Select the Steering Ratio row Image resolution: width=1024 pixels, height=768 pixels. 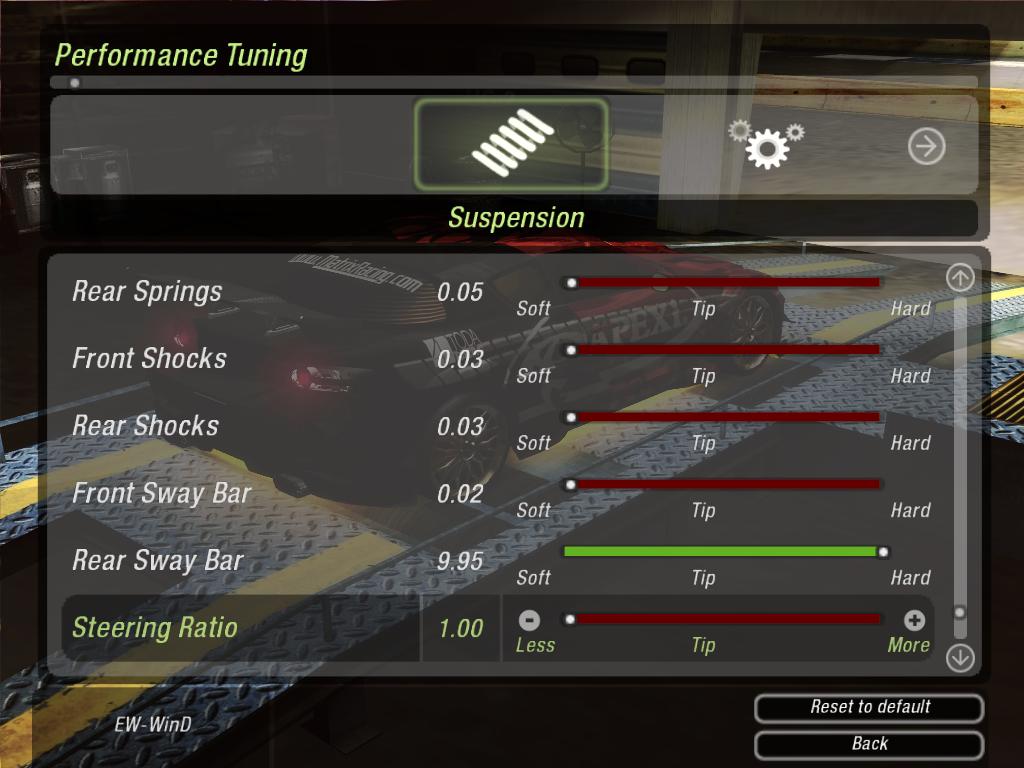tap(155, 628)
